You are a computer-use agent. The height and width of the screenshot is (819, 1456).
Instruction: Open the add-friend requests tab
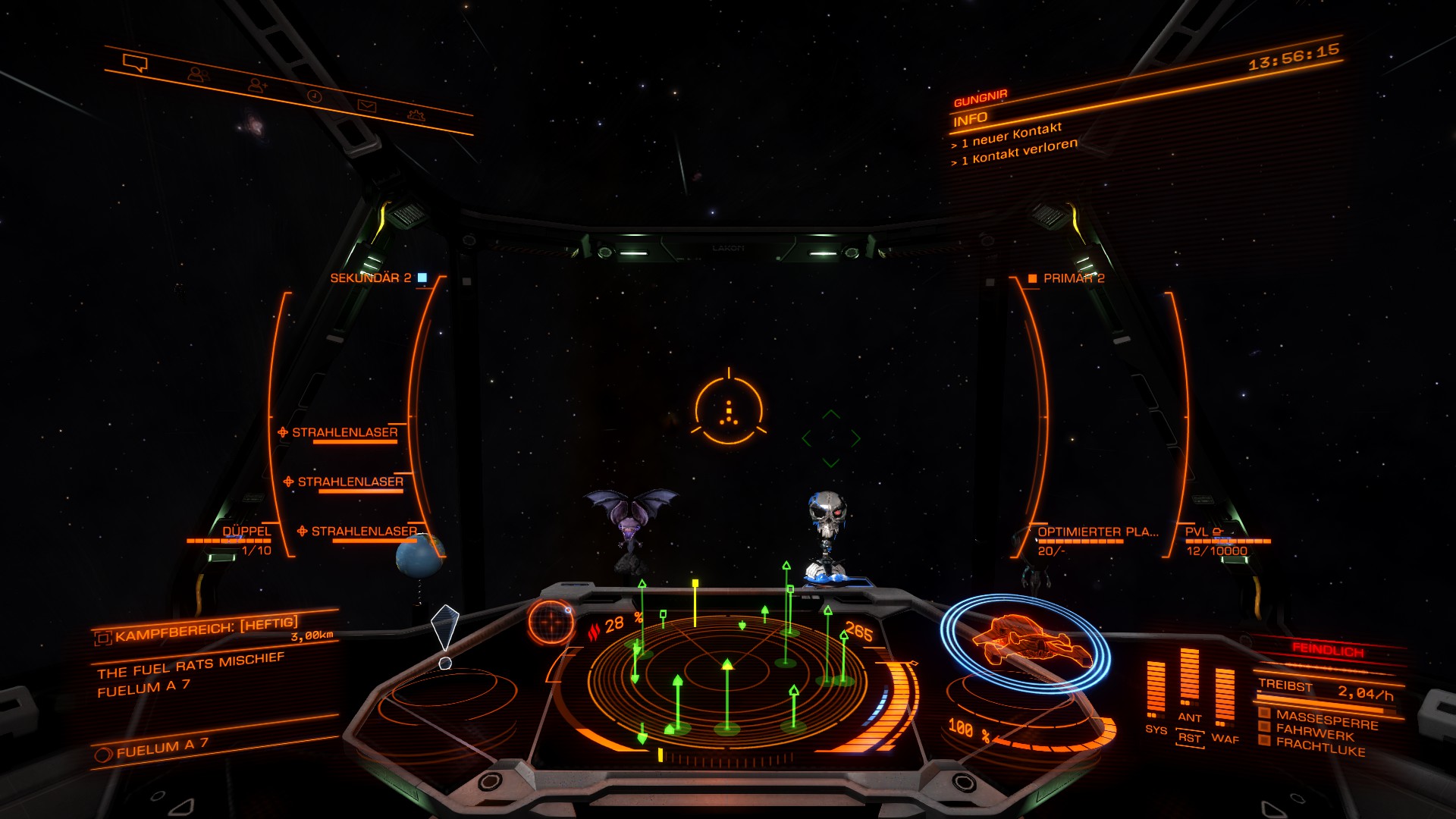click(258, 86)
